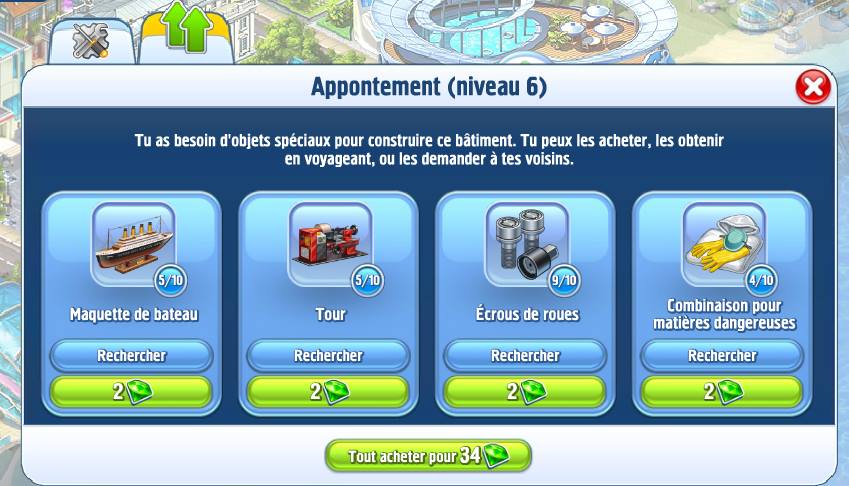Buy the hazmat Combinaison for 2 gems
The image size is (849, 486).
[722, 391]
